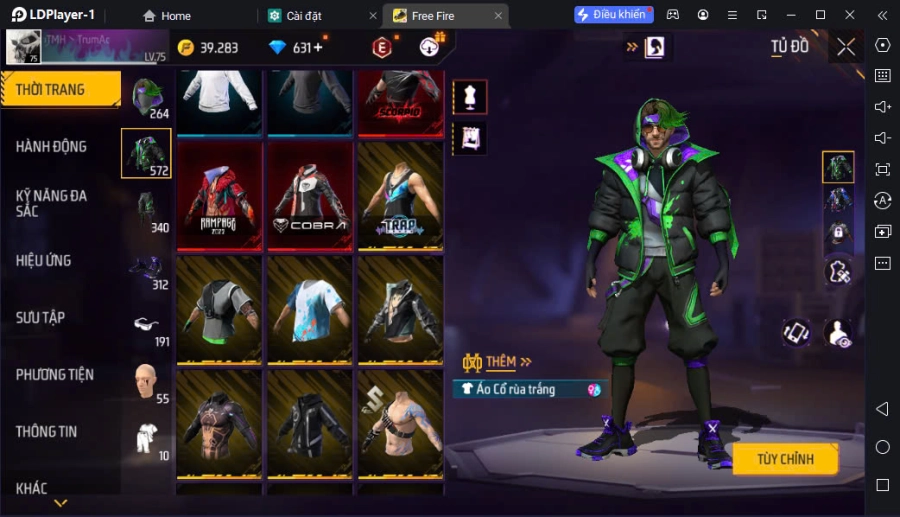Select the white and blue splatter t-shirt
The width and height of the screenshot is (900, 517).
click(x=310, y=309)
